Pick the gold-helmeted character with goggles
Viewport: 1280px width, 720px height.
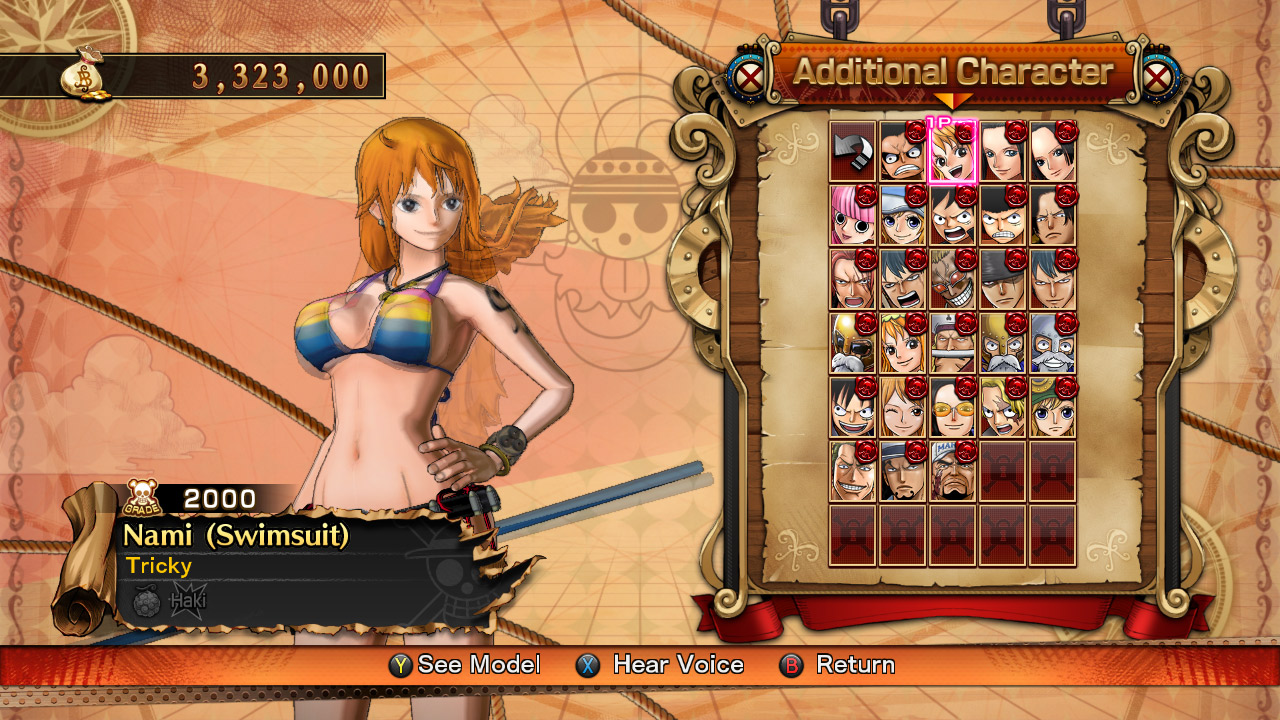852,343
